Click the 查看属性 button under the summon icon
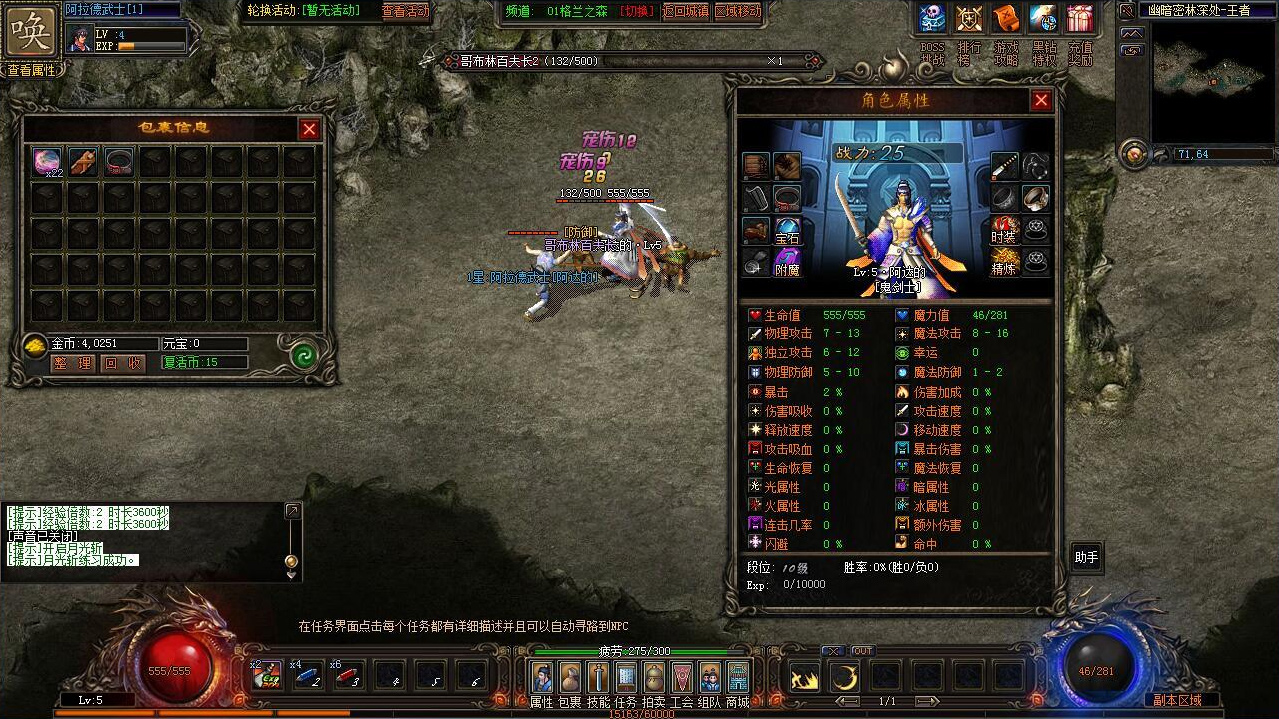This screenshot has width=1279, height=719. (32, 70)
